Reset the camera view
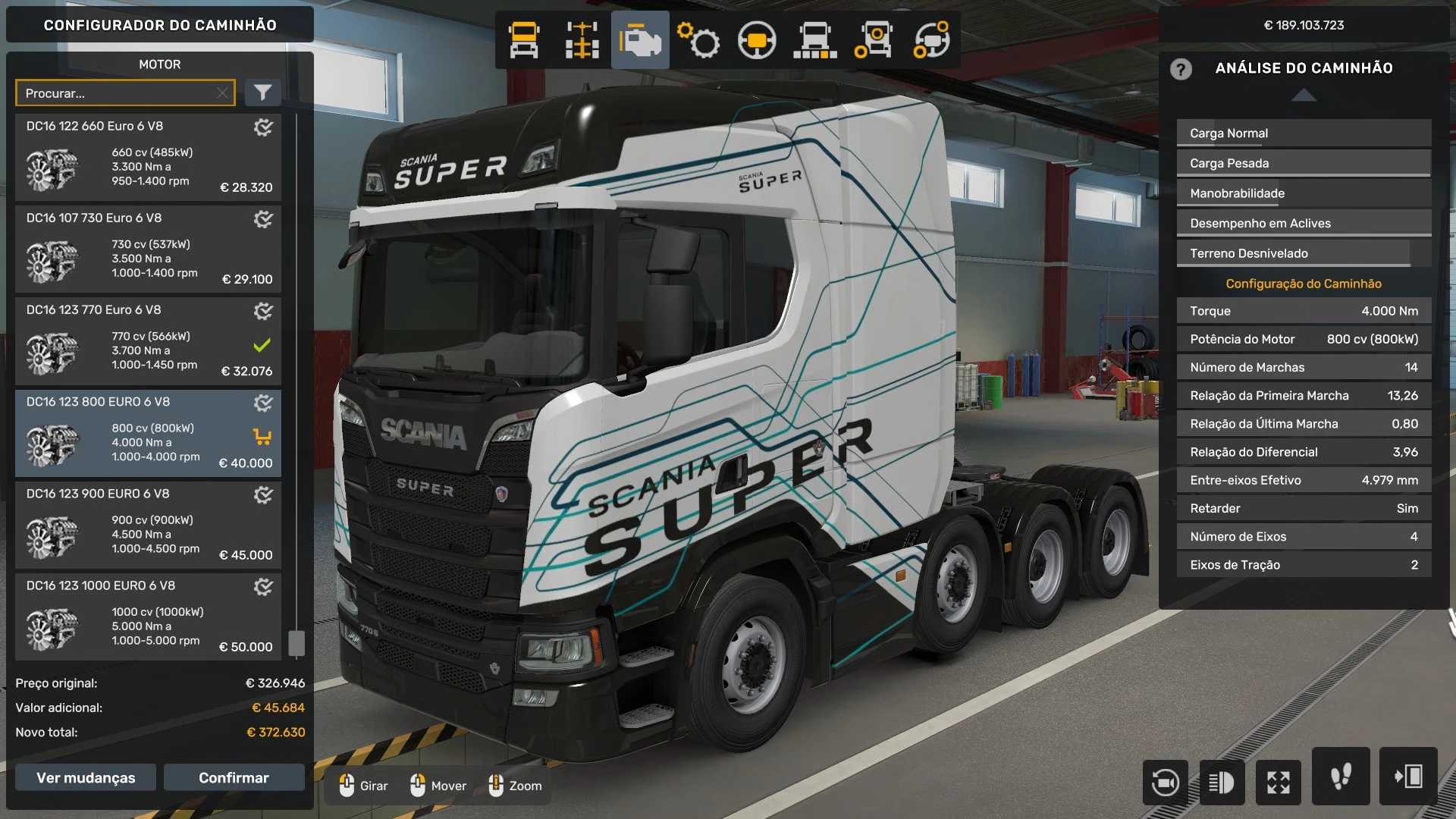Screen dimensions: 1456x819 click(1165, 782)
